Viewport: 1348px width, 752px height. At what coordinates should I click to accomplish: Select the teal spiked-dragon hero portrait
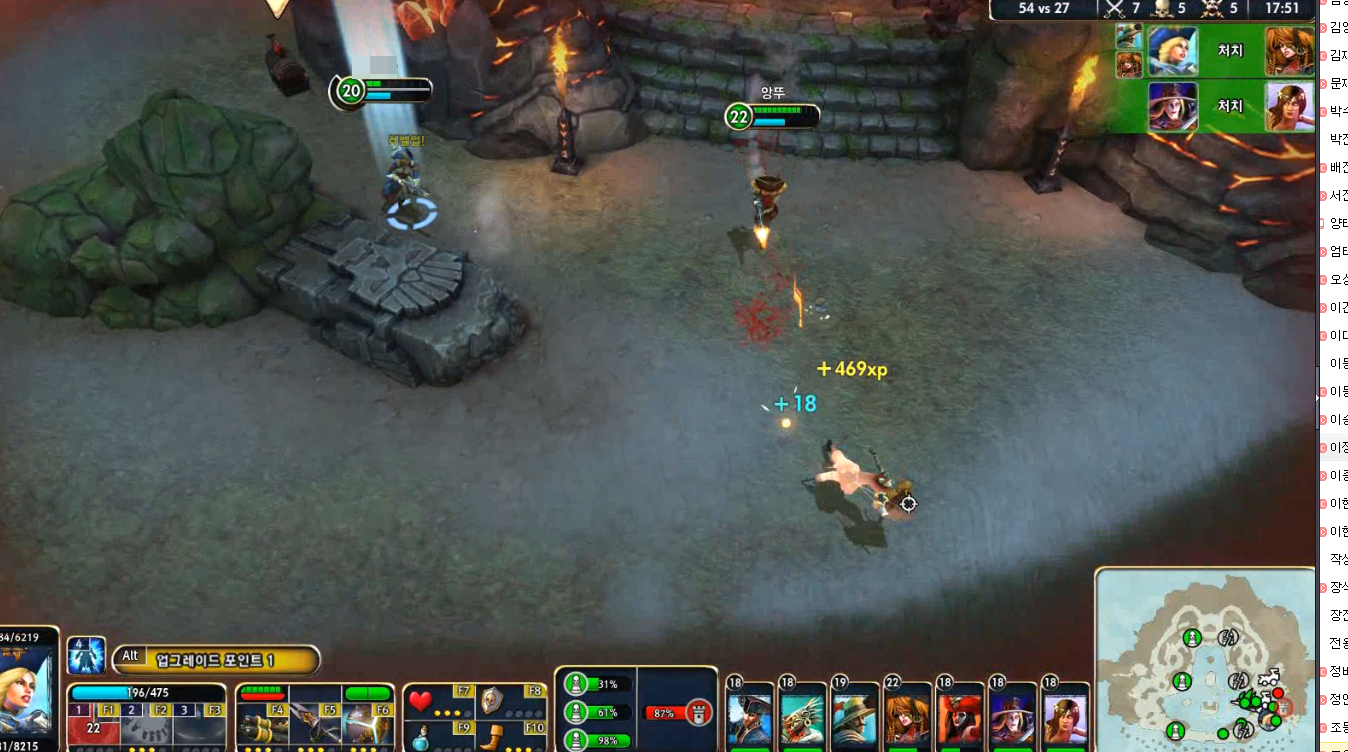click(x=801, y=718)
